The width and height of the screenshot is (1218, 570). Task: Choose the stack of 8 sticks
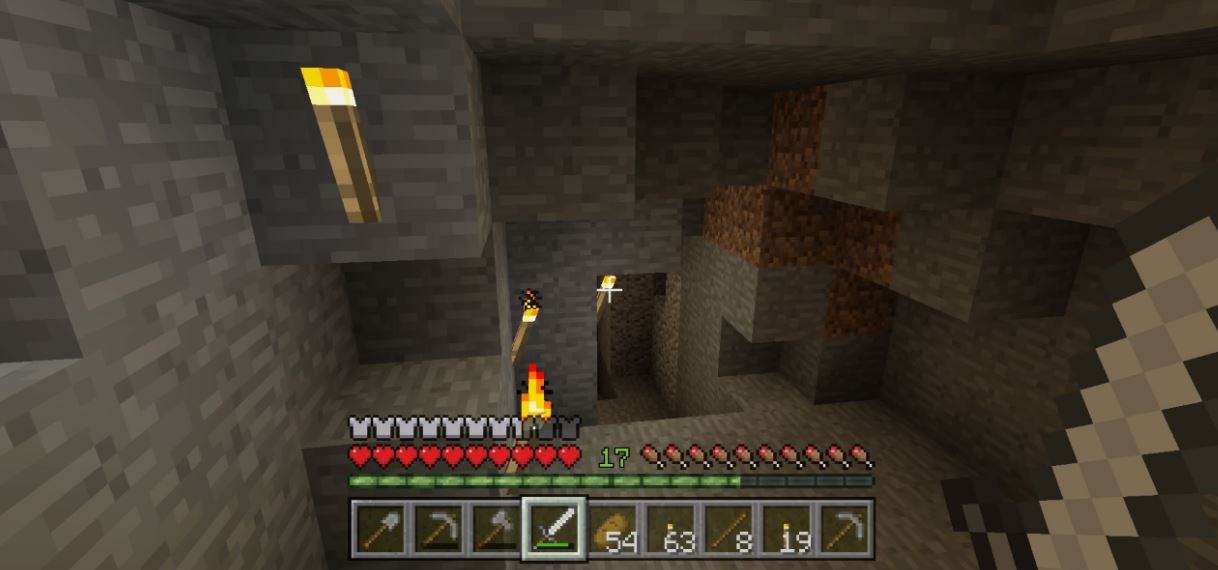coord(728,528)
